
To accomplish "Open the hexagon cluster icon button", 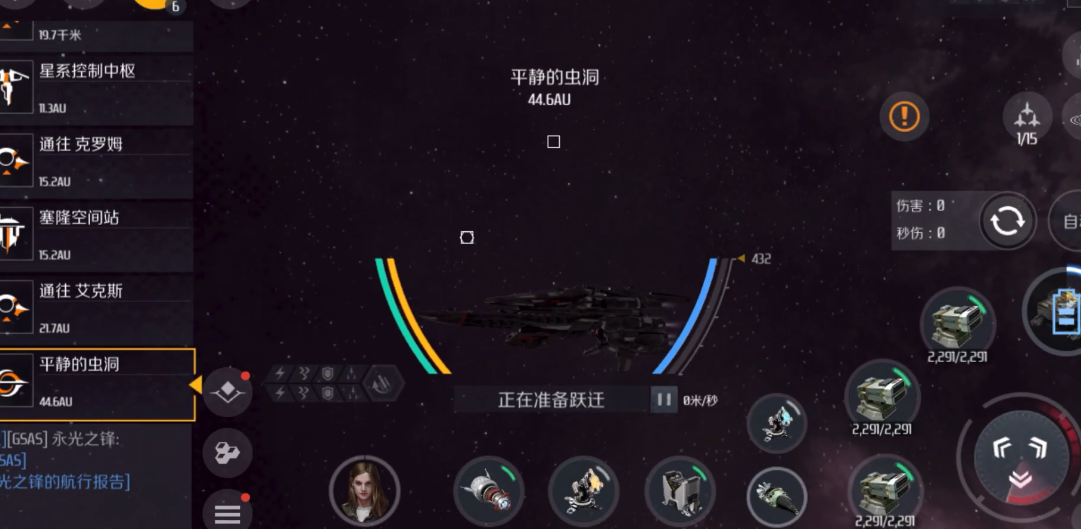I will click(227, 454).
